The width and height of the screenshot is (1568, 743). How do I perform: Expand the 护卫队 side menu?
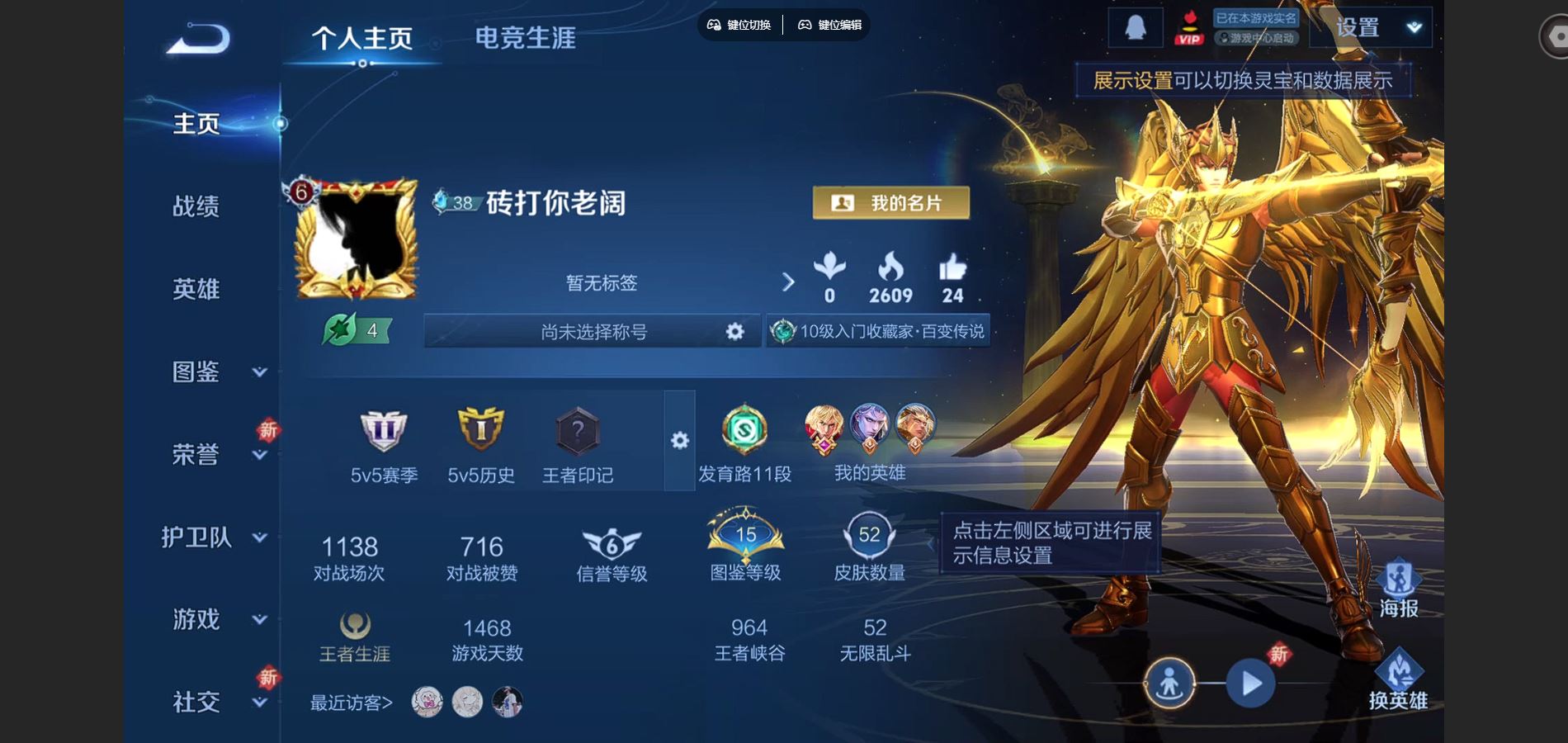point(215,537)
